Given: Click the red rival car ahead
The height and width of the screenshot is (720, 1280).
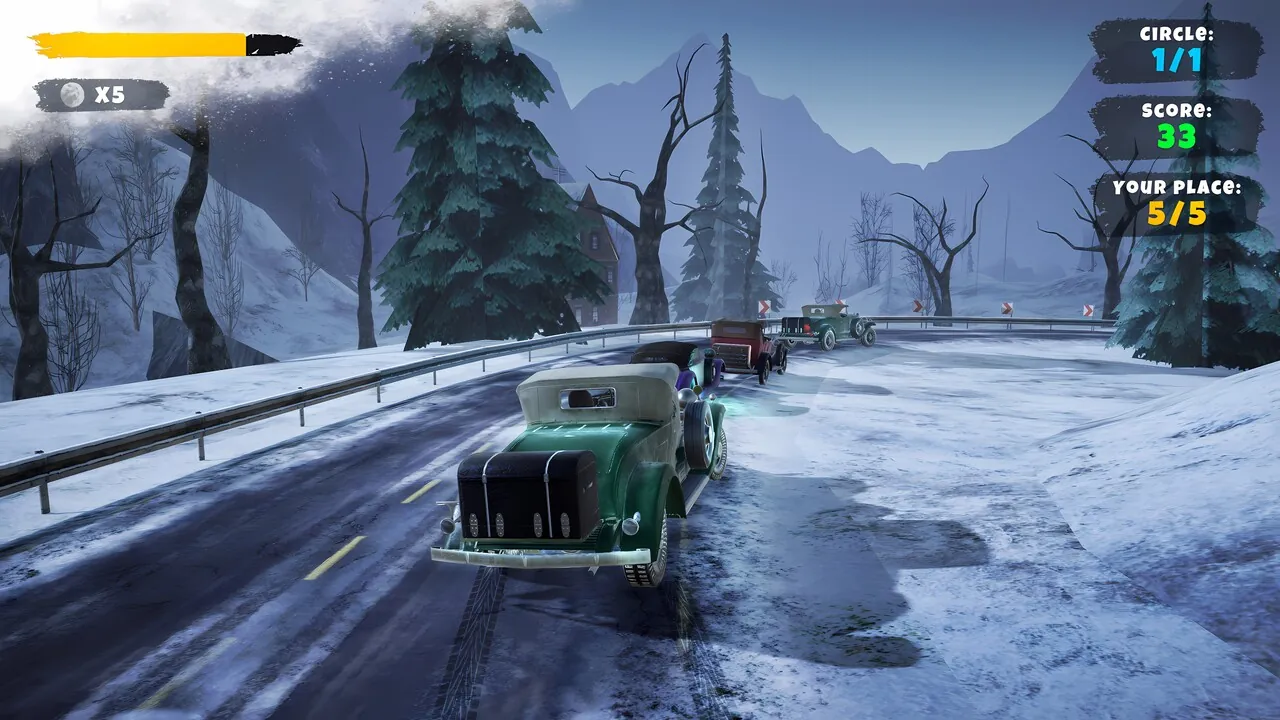Looking at the screenshot, I should [x=740, y=345].
